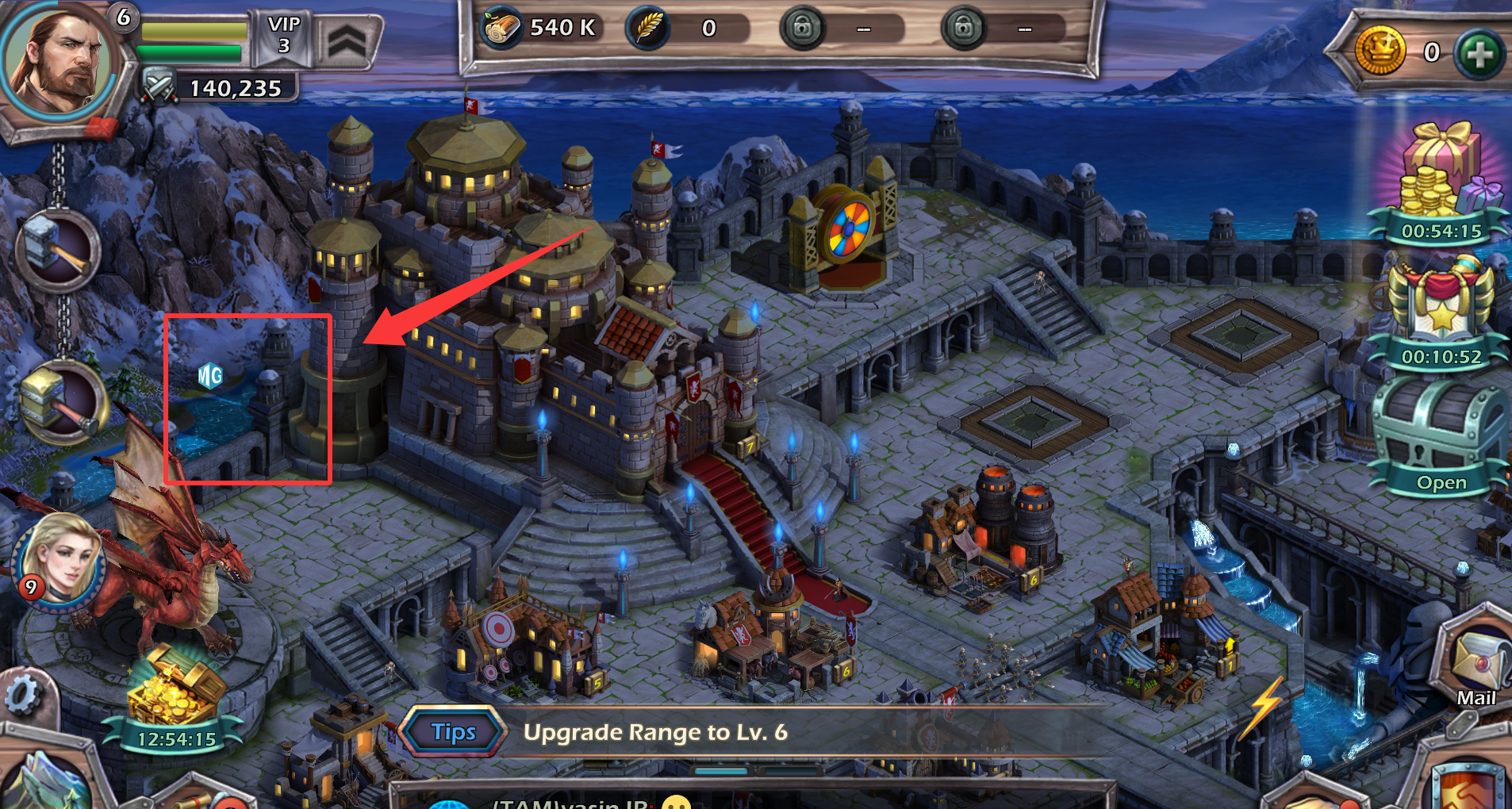Tap the yellow lightning bolt icon
Image resolution: width=1512 pixels, height=809 pixels.
1266,706
